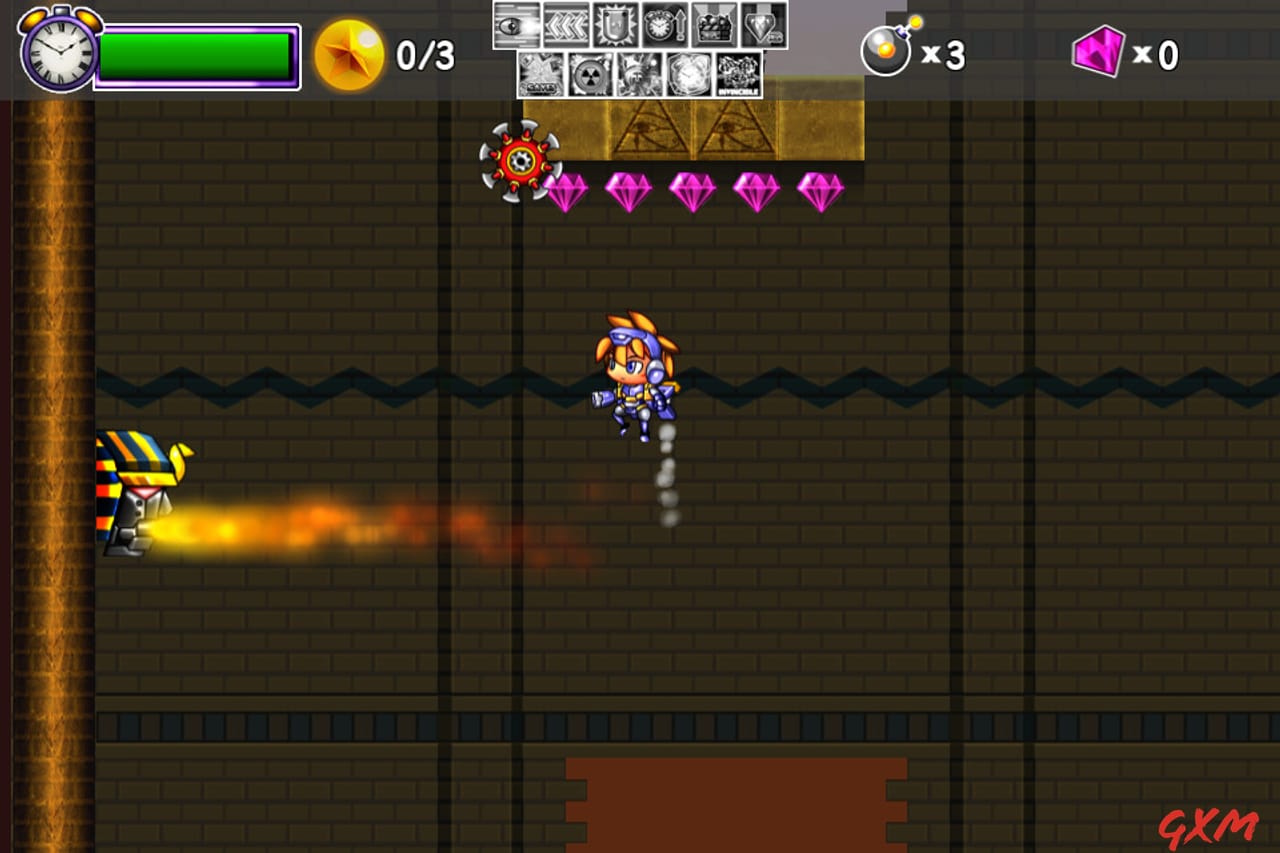This screenshot has height=853, width=1280.
Task: Click the time-extension clock power-up icon
Action: (663, 25)
